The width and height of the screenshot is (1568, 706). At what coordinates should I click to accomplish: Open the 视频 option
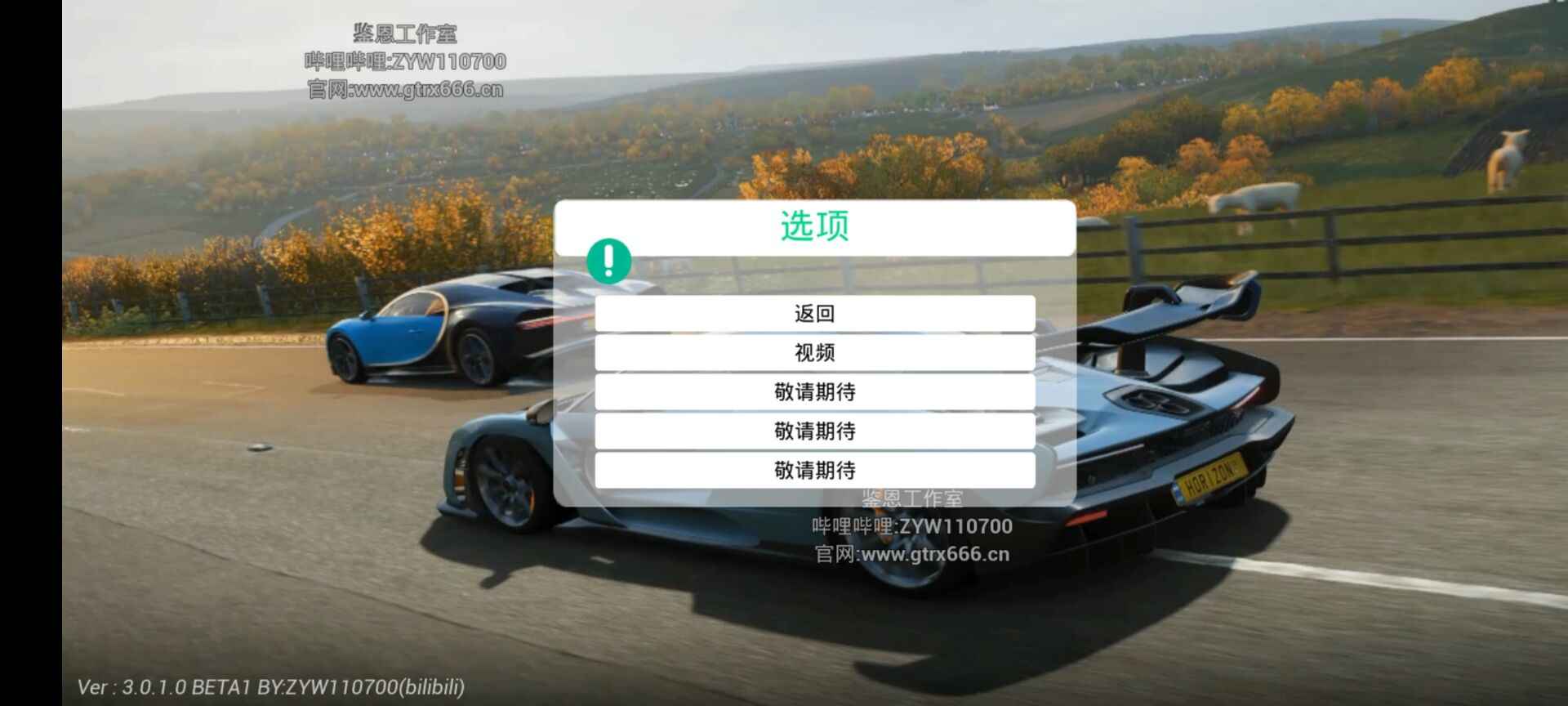pyautogui.click(x=815, y=352)
